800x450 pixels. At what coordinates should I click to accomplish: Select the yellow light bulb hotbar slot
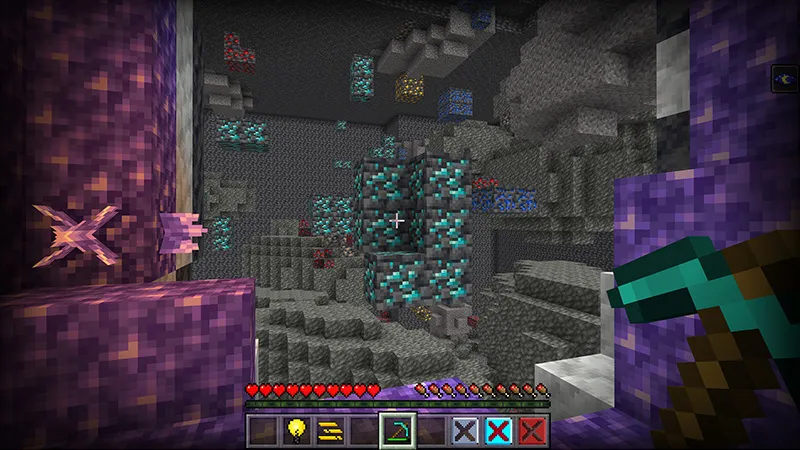[x=295, y=430]
